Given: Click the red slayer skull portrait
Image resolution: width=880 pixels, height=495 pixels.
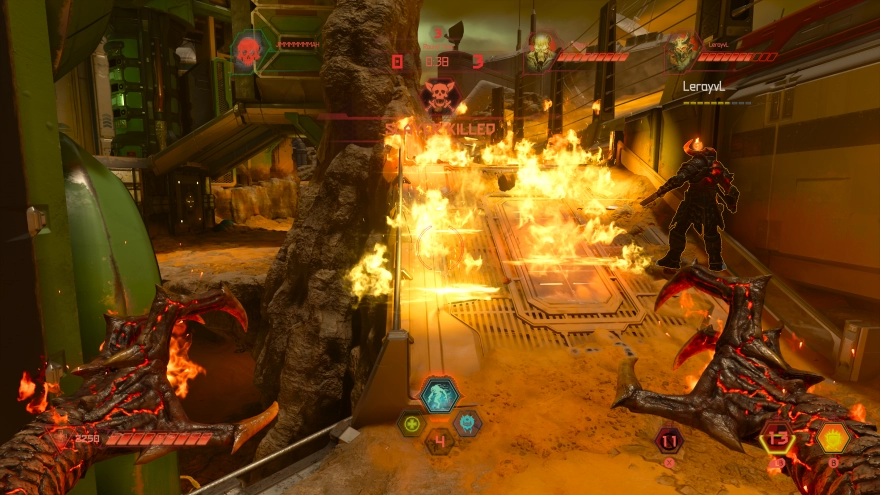Looking at the screenshot, I should point(248,50).
